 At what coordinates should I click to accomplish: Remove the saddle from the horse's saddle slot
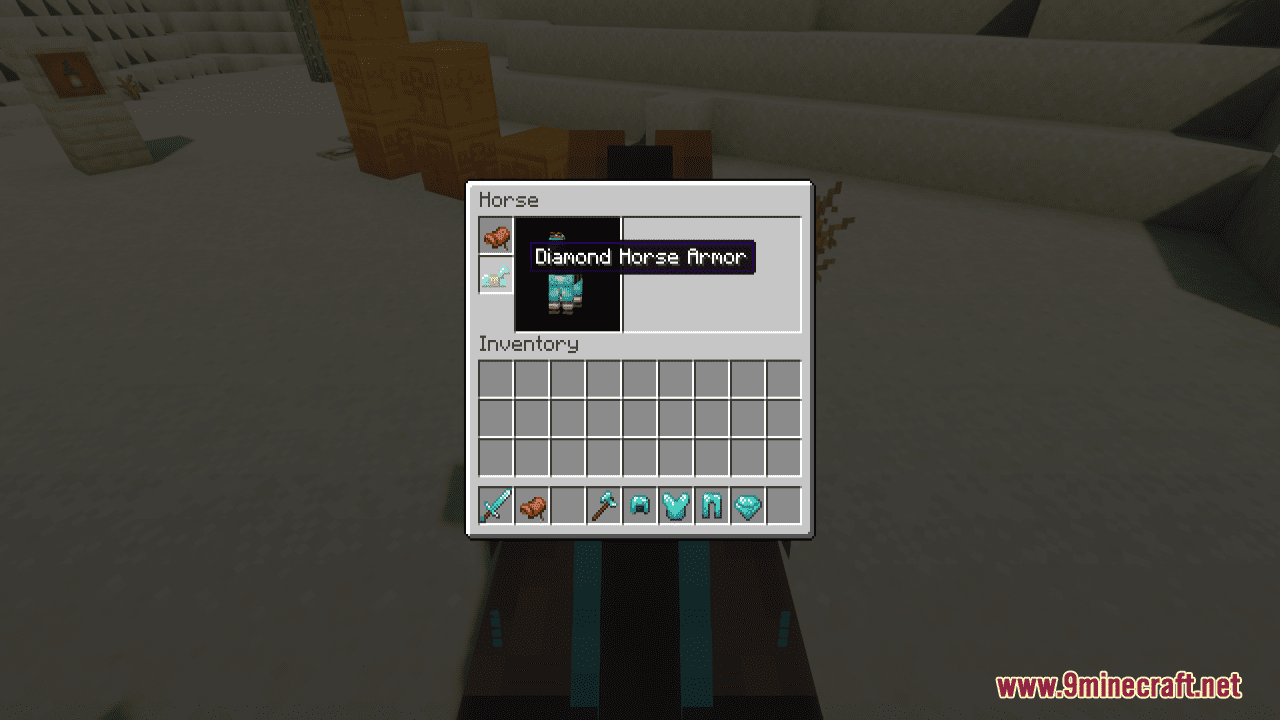(x=494, y=237)
